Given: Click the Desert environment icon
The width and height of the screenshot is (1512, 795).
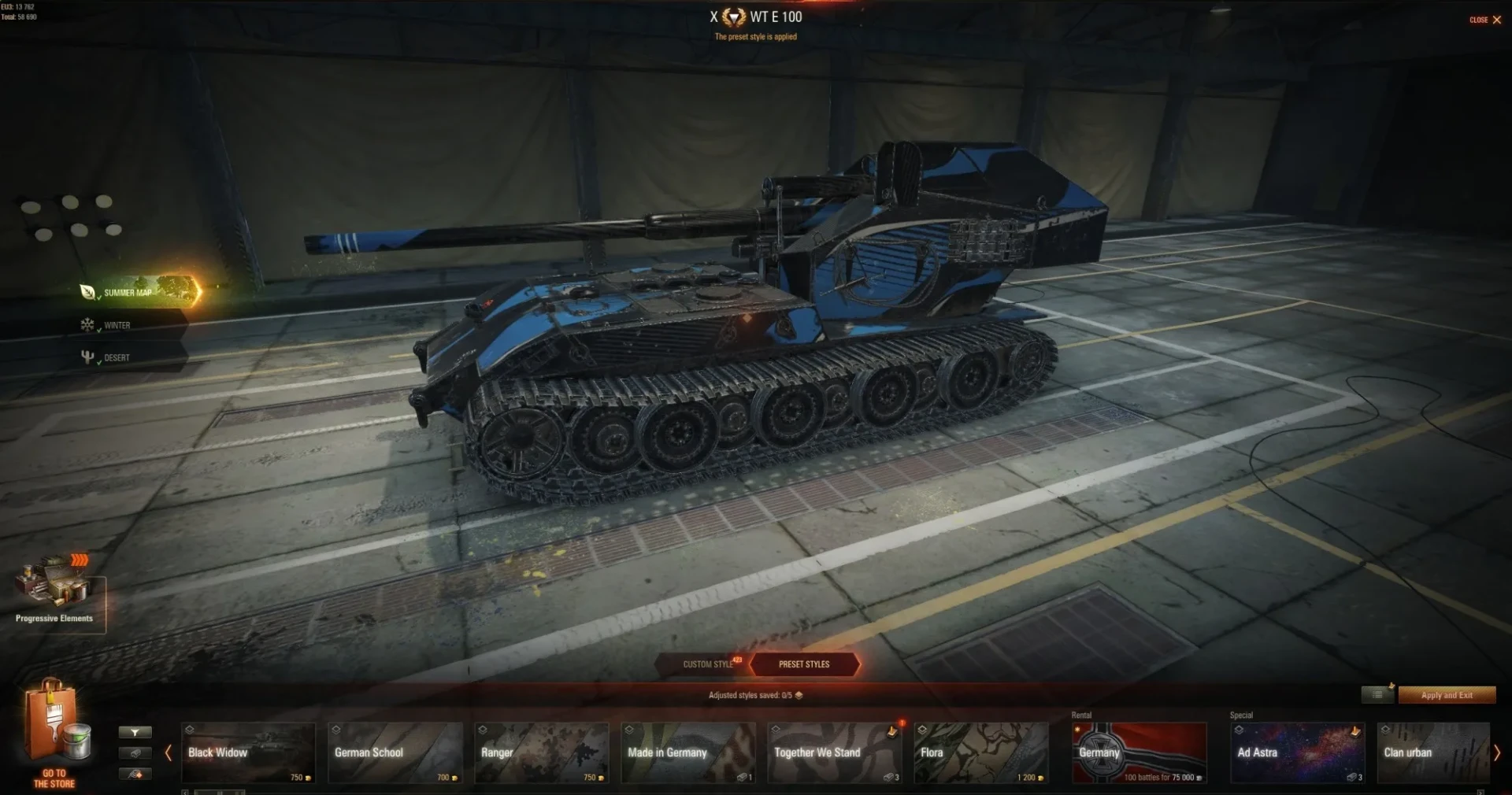Looking at the screenshot, I should pos(87,356).
